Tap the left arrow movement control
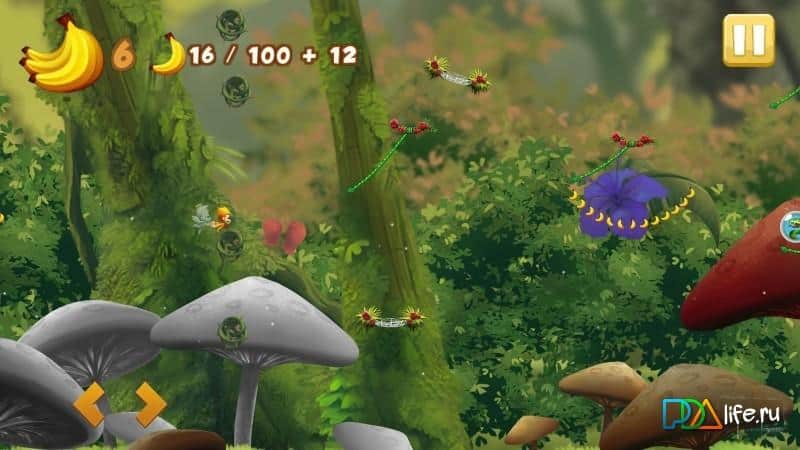 pyautogui.click(x=90, y=404)
